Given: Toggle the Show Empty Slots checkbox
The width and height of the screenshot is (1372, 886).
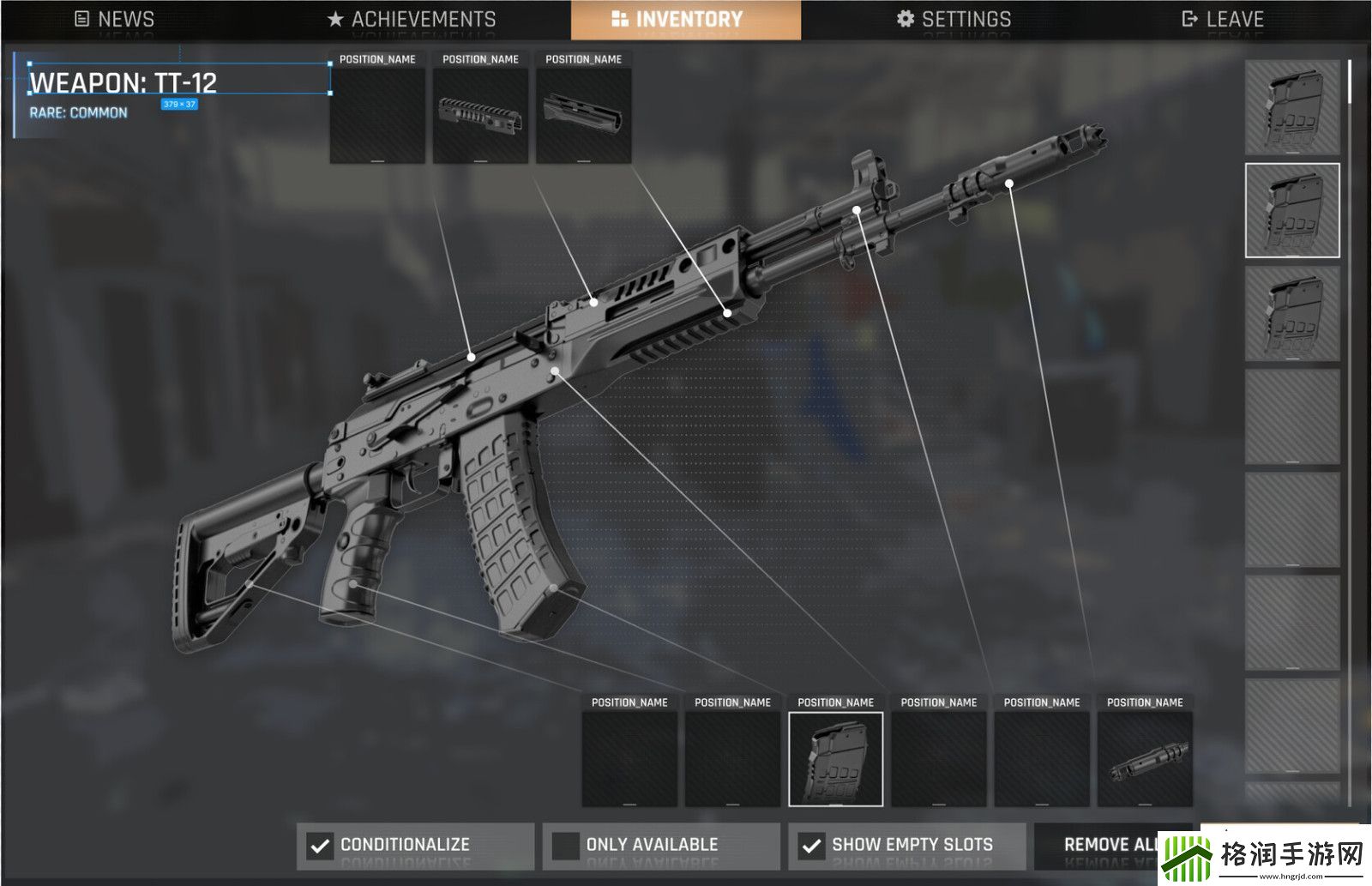Looking at the screenshot, I should point(811,846).
